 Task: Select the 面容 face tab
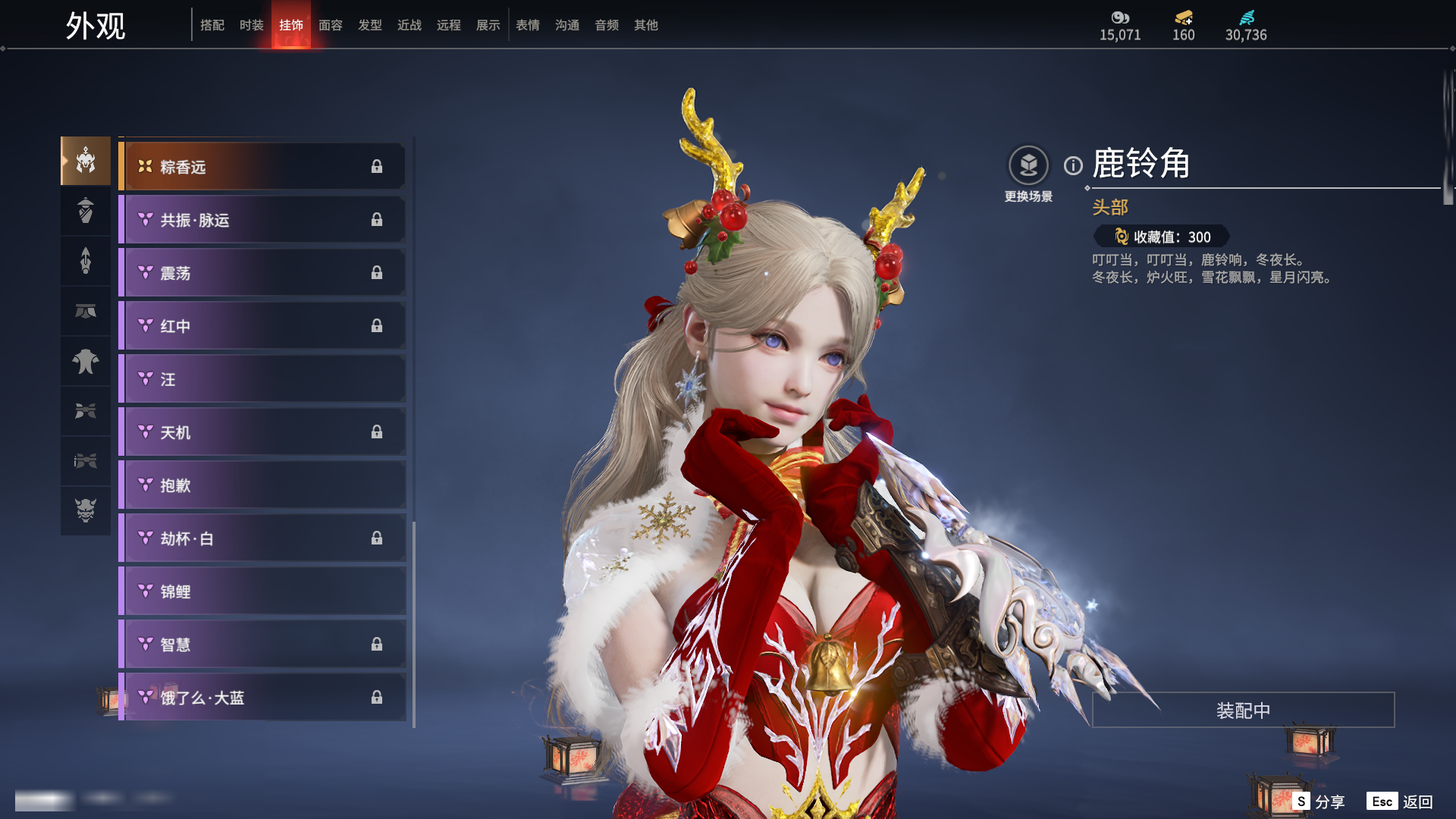click(331, 25)
